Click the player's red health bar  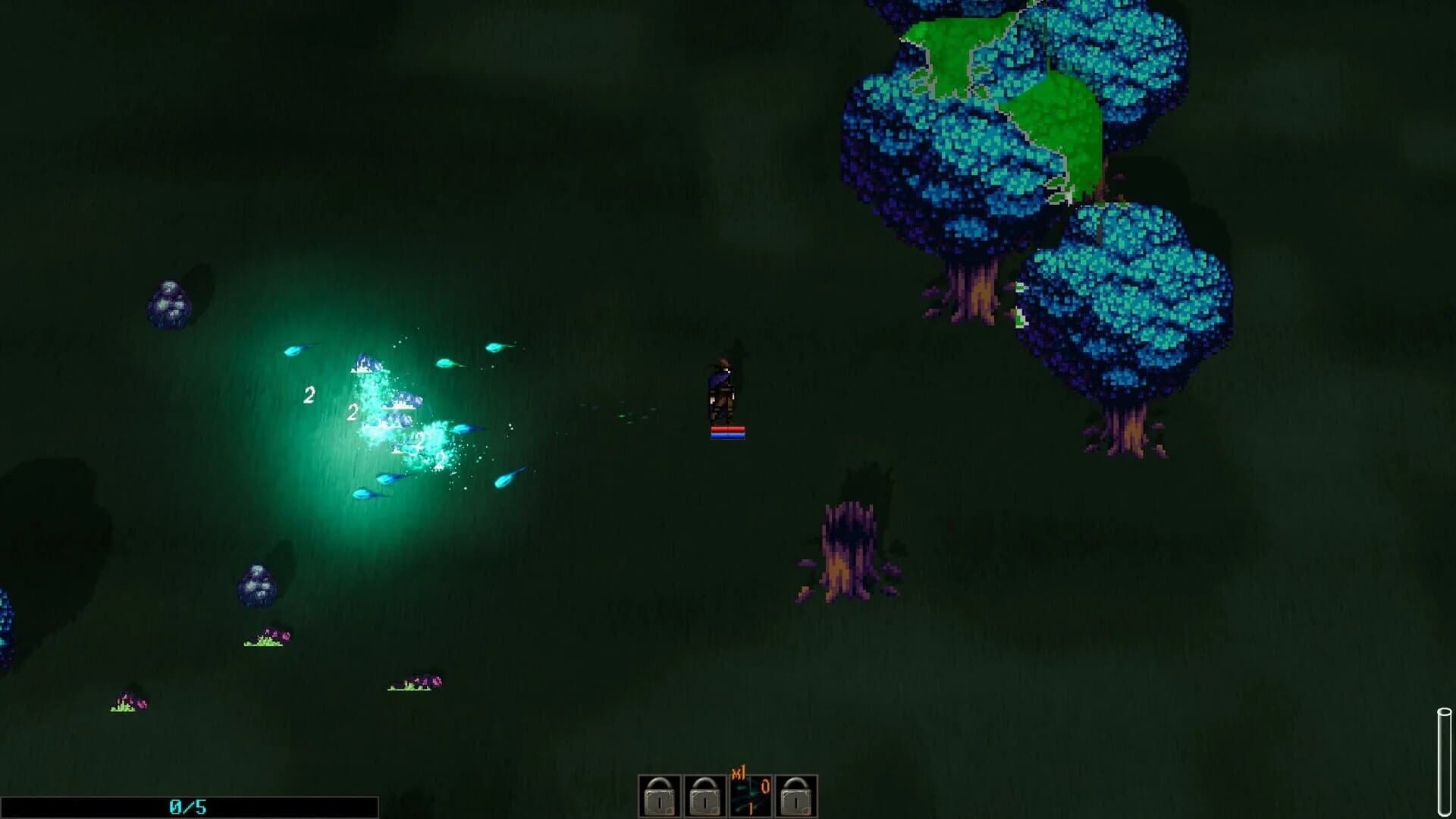click(x=728, y=430)
